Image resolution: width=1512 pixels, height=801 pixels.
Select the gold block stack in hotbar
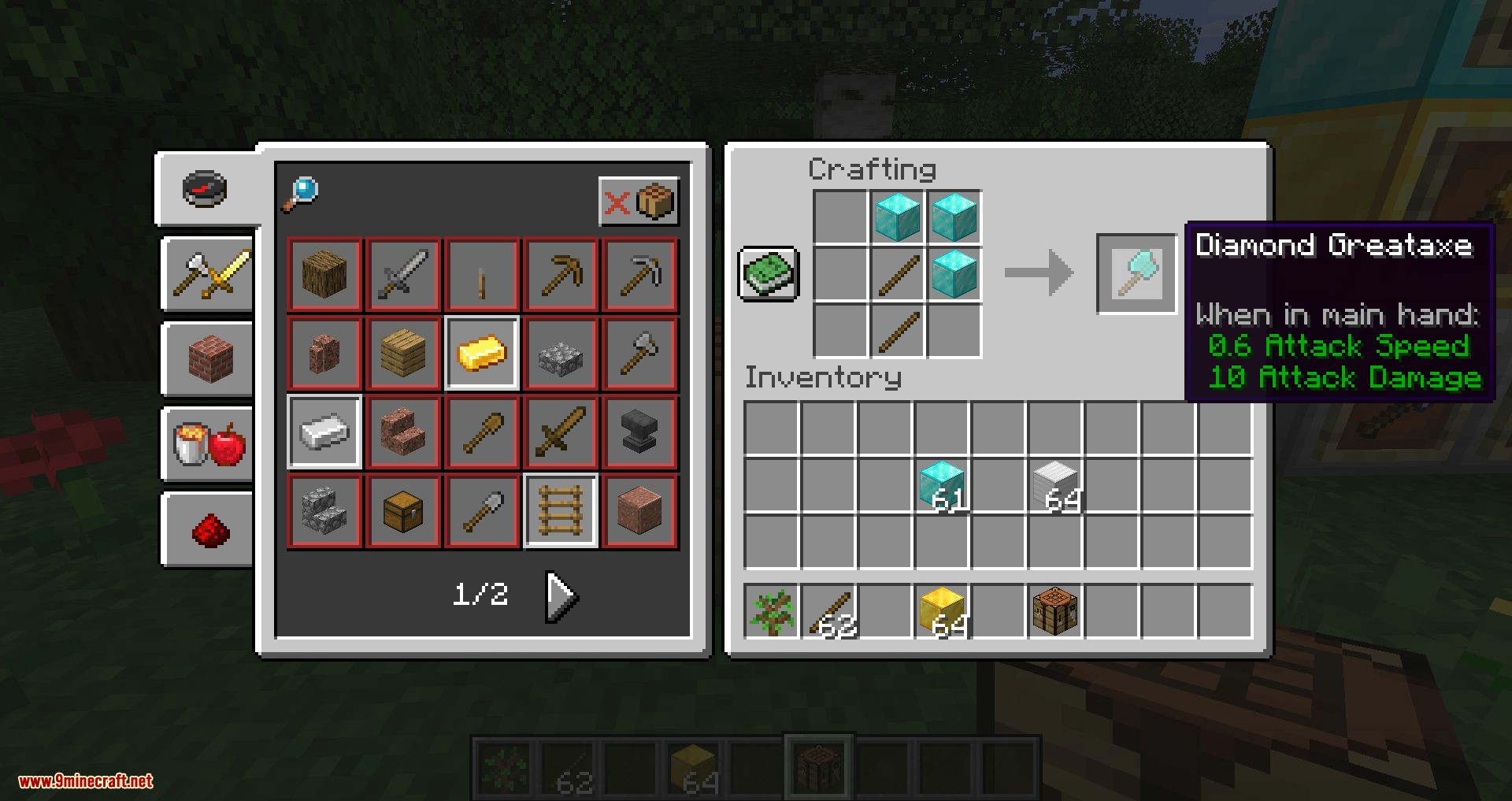(942, 611)
